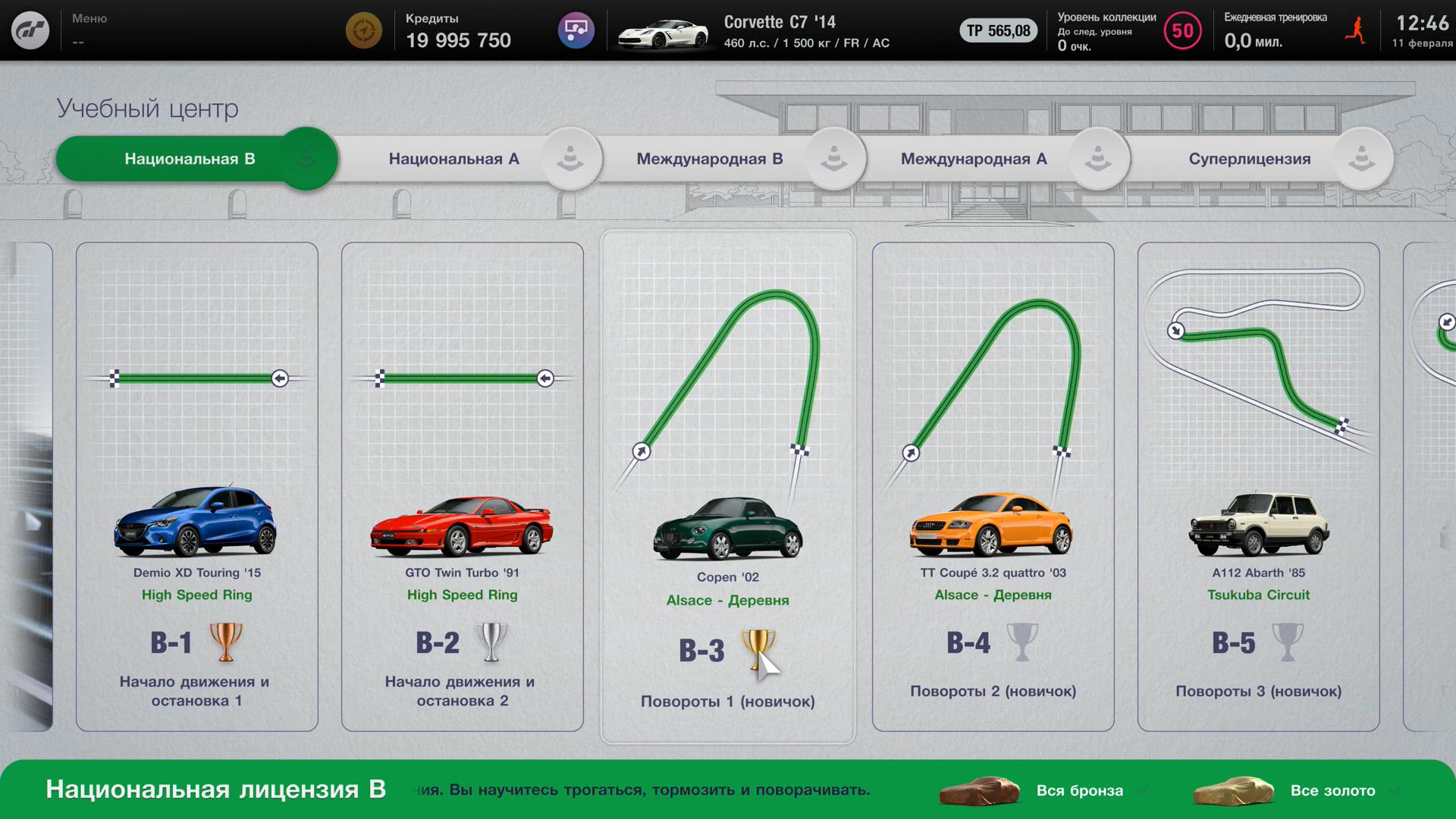The image size is (1456, 819).
Task: Show the daily workout runner icon
Action: [1355, 31]
